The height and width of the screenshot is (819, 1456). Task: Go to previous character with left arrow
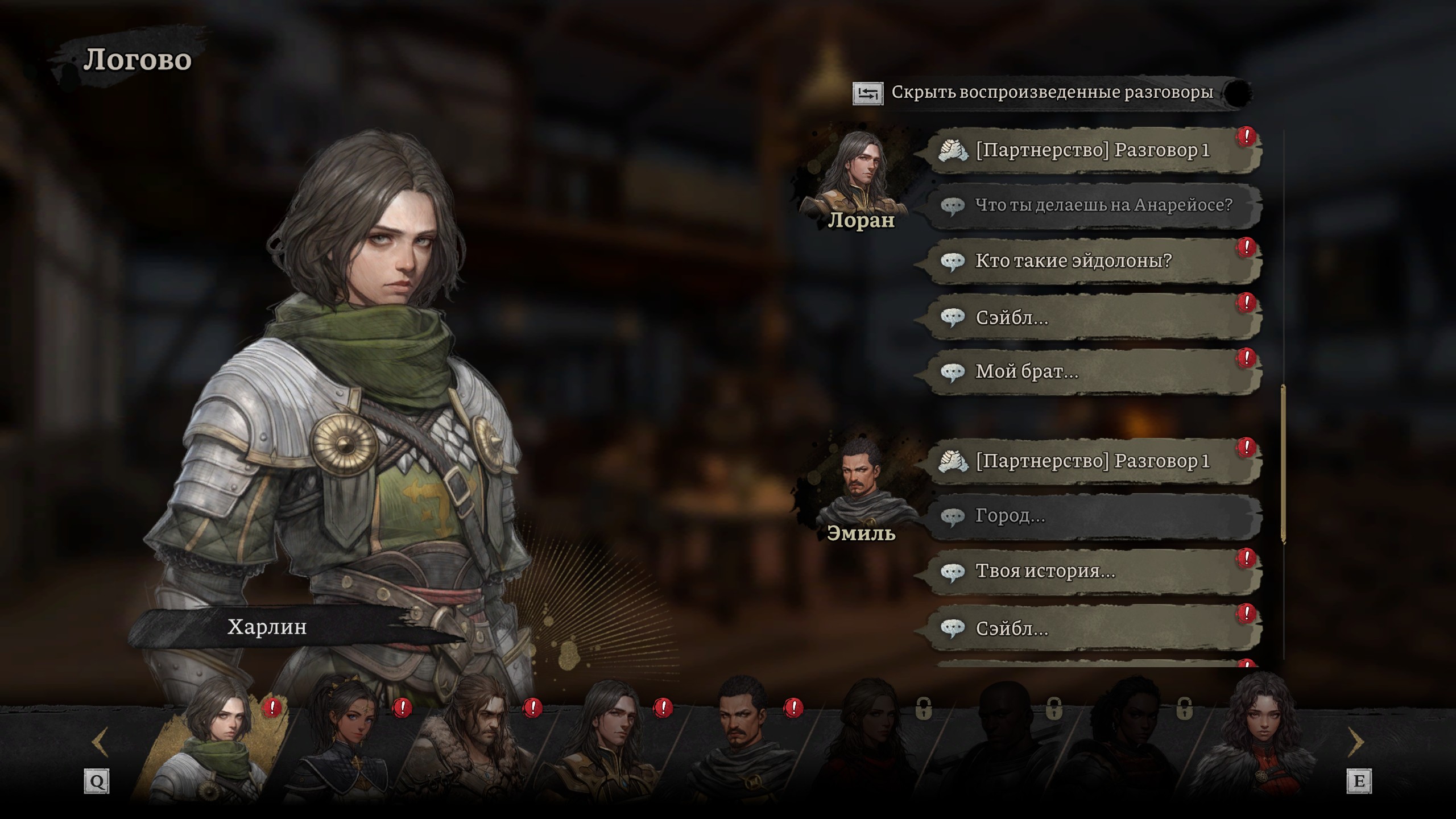100,742
